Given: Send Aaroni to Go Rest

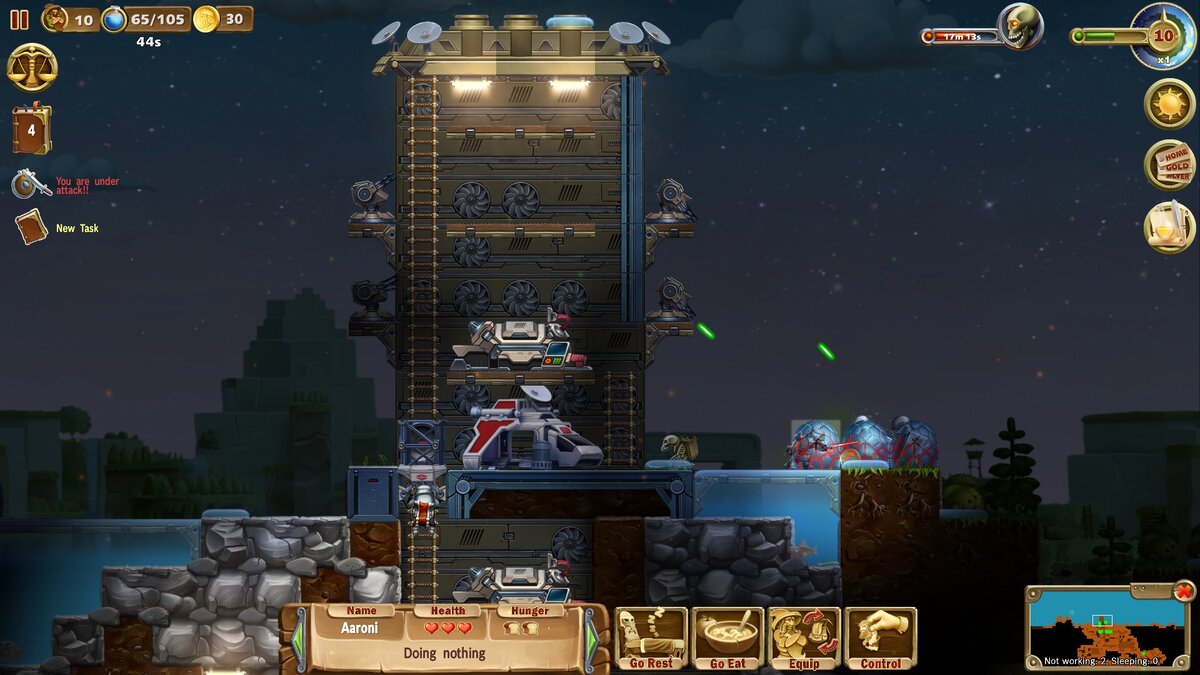Looking at the screenshot, I should [x=651, y=638].
